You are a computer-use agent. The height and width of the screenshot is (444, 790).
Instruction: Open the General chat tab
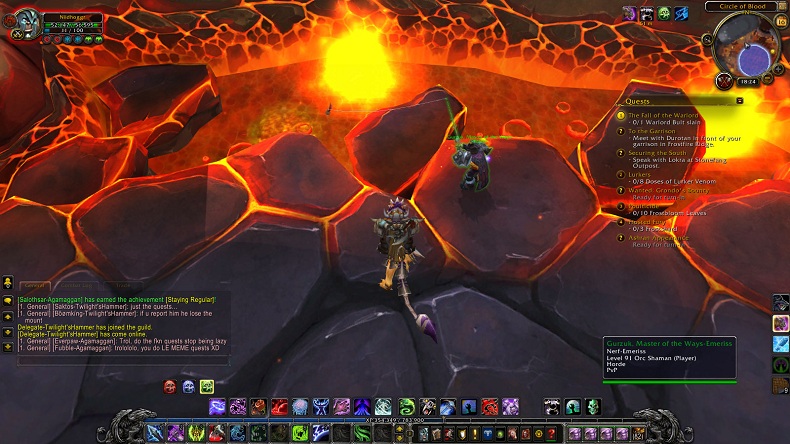(x=33, y=287)
